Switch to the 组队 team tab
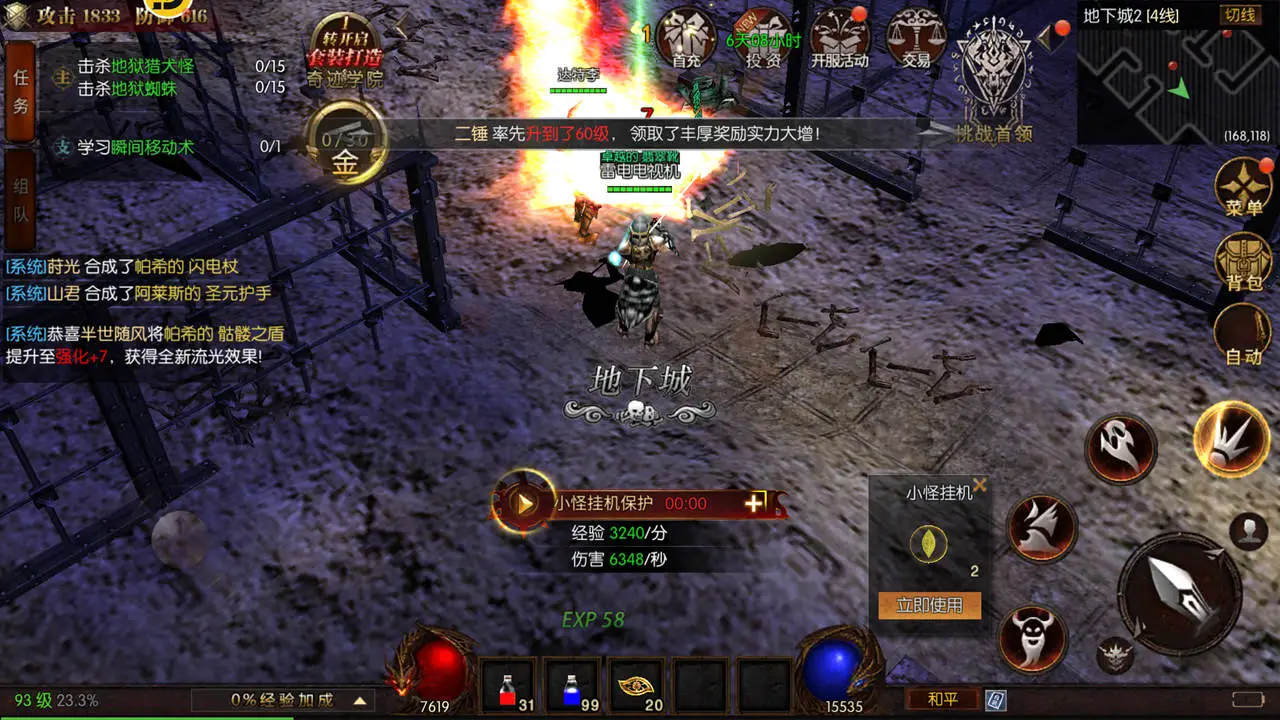Image resolution: width=1280 pixels, height=720 pixels. [x=21, y=200]
